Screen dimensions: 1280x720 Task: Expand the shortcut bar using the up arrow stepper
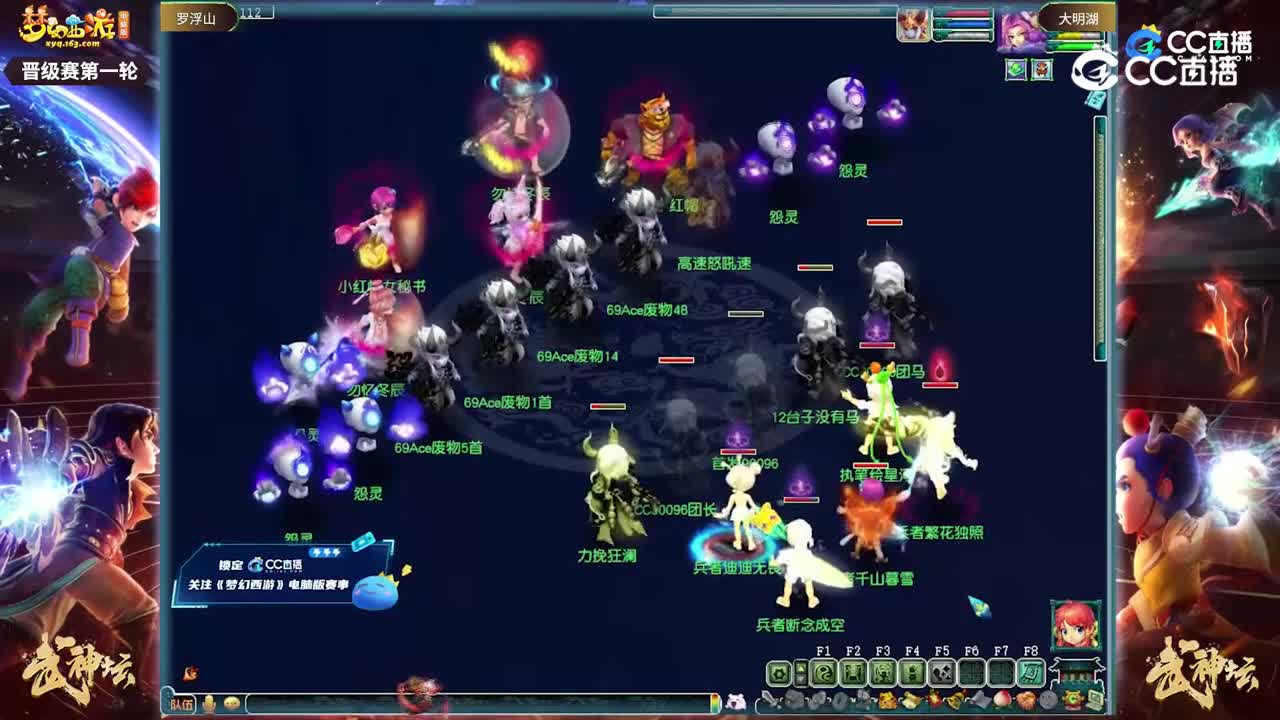pyautogui.click(x=800, y=665)
